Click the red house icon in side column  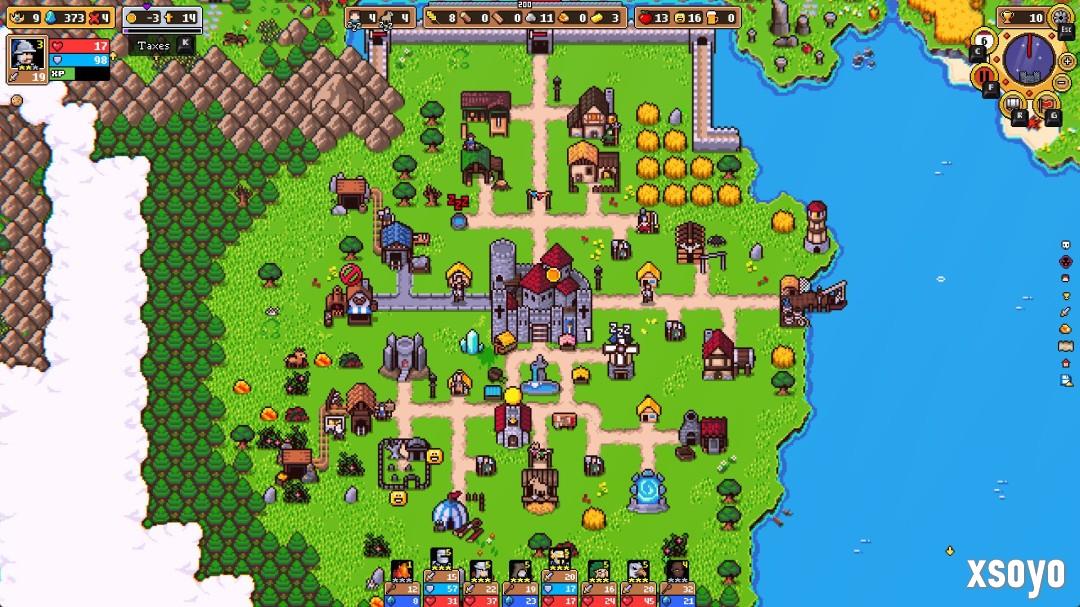tap(1065, 363)
